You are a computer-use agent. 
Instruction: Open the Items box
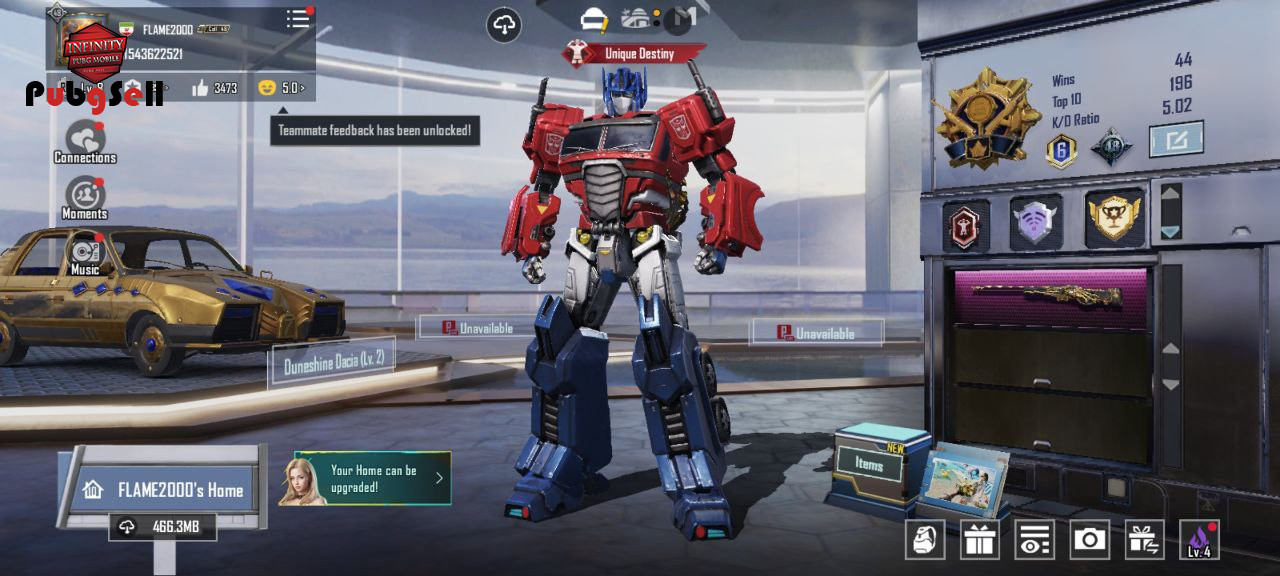[868, 465]
